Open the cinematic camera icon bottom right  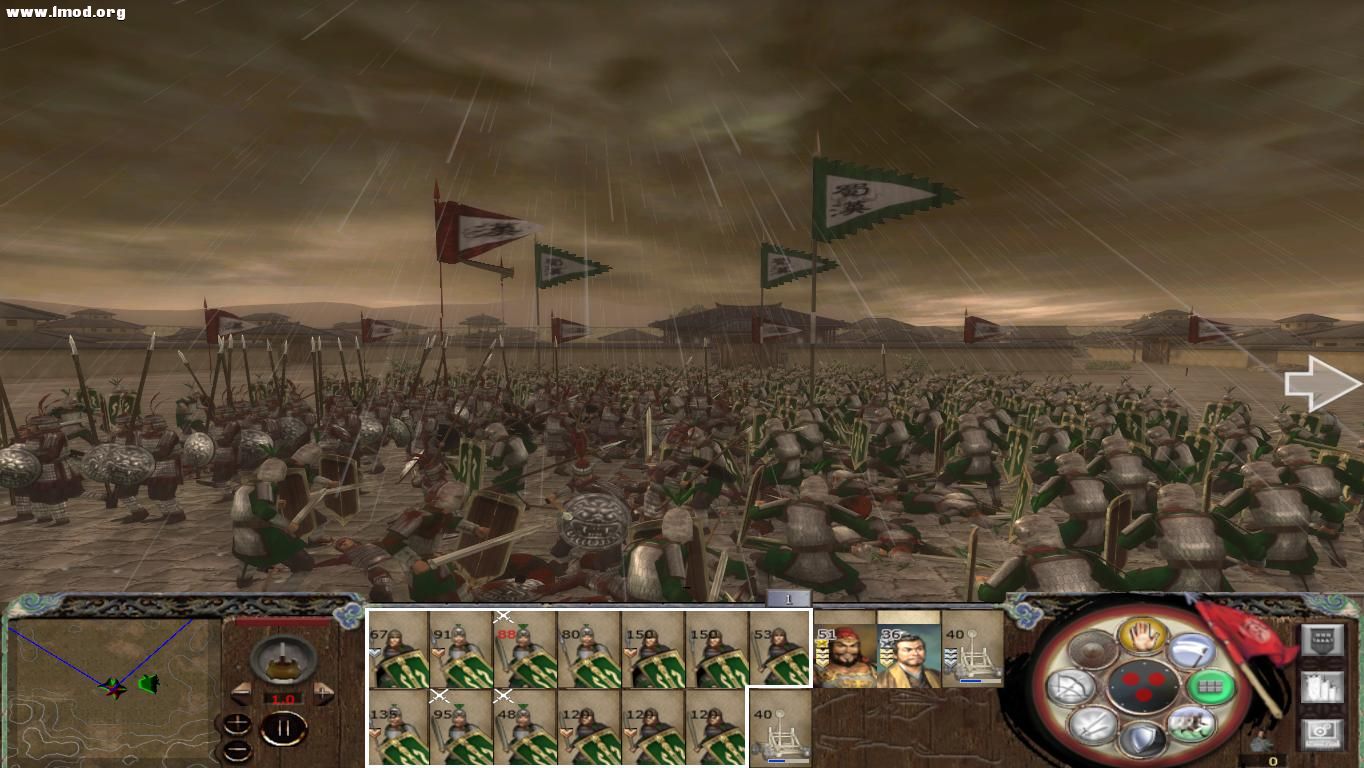tap(1321, 734)
